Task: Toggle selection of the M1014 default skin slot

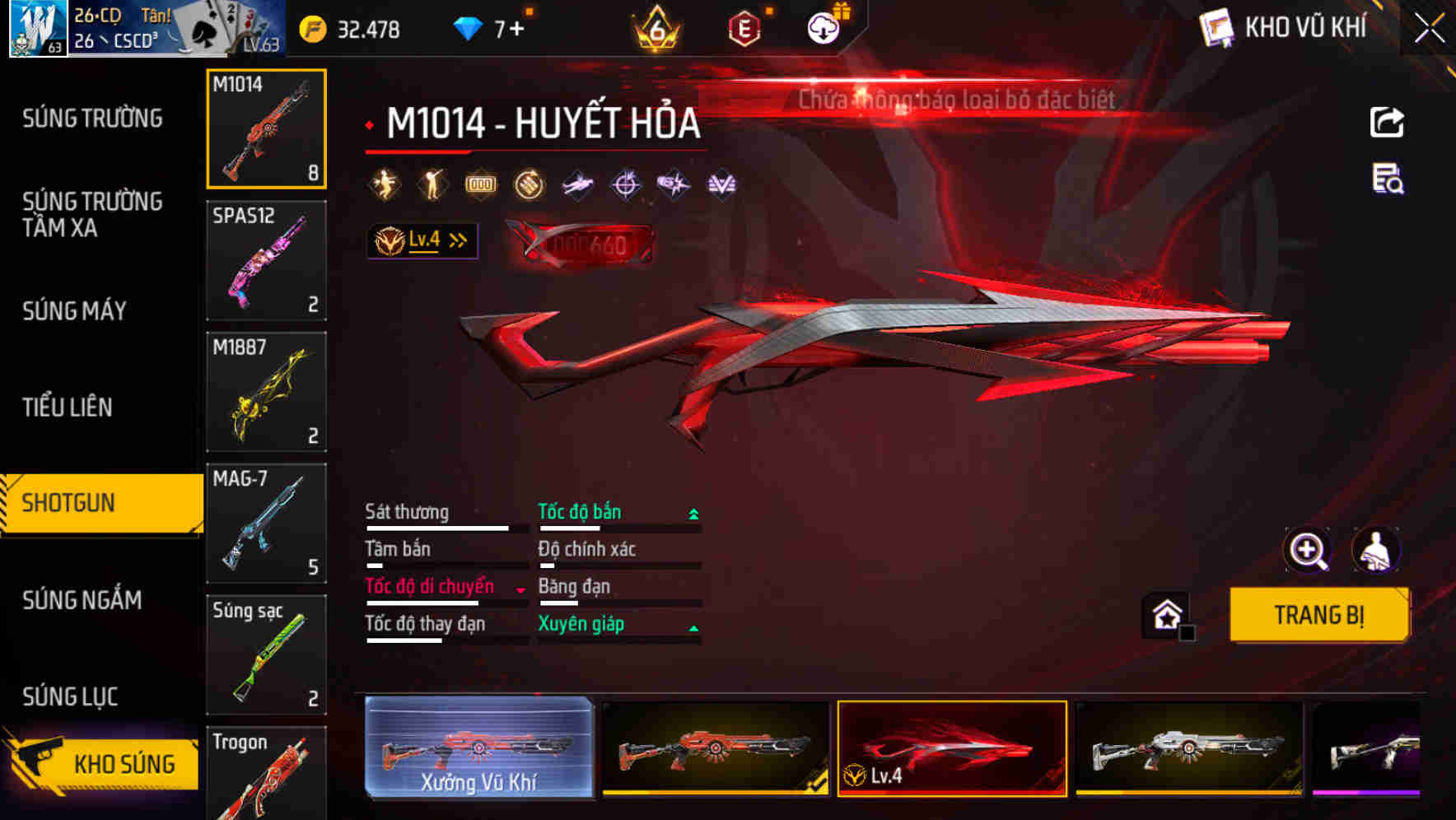Action: (266, 128)
